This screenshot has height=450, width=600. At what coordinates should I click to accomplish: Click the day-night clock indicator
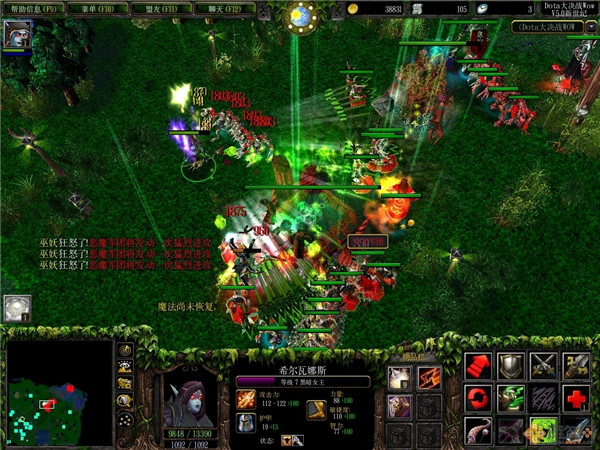299,15
